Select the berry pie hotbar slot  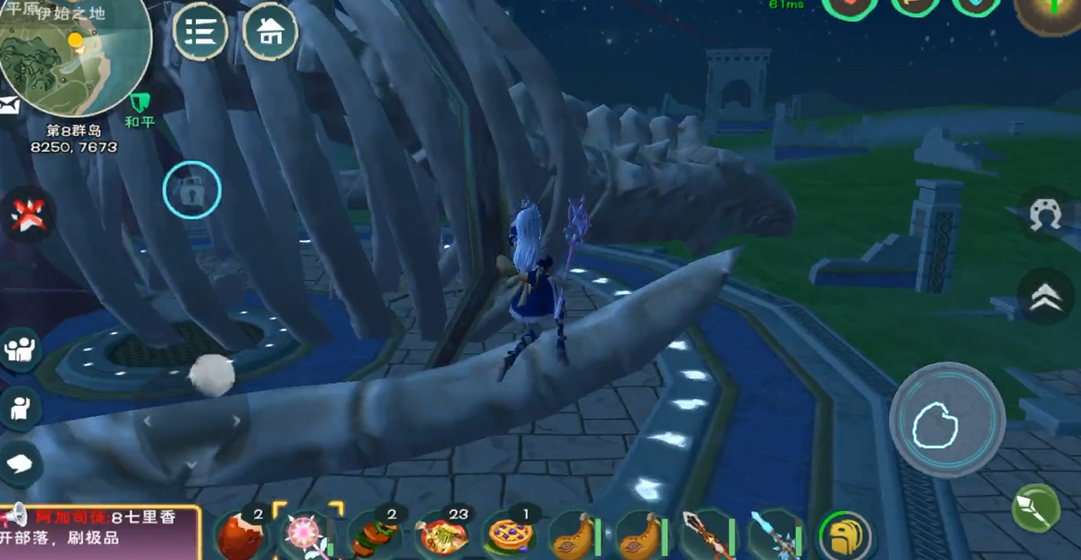click(508, 535)
